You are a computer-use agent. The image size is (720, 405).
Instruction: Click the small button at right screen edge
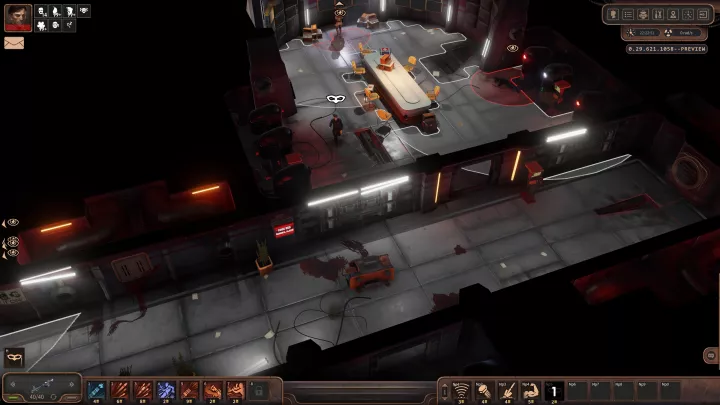click(x=711, y=354)
